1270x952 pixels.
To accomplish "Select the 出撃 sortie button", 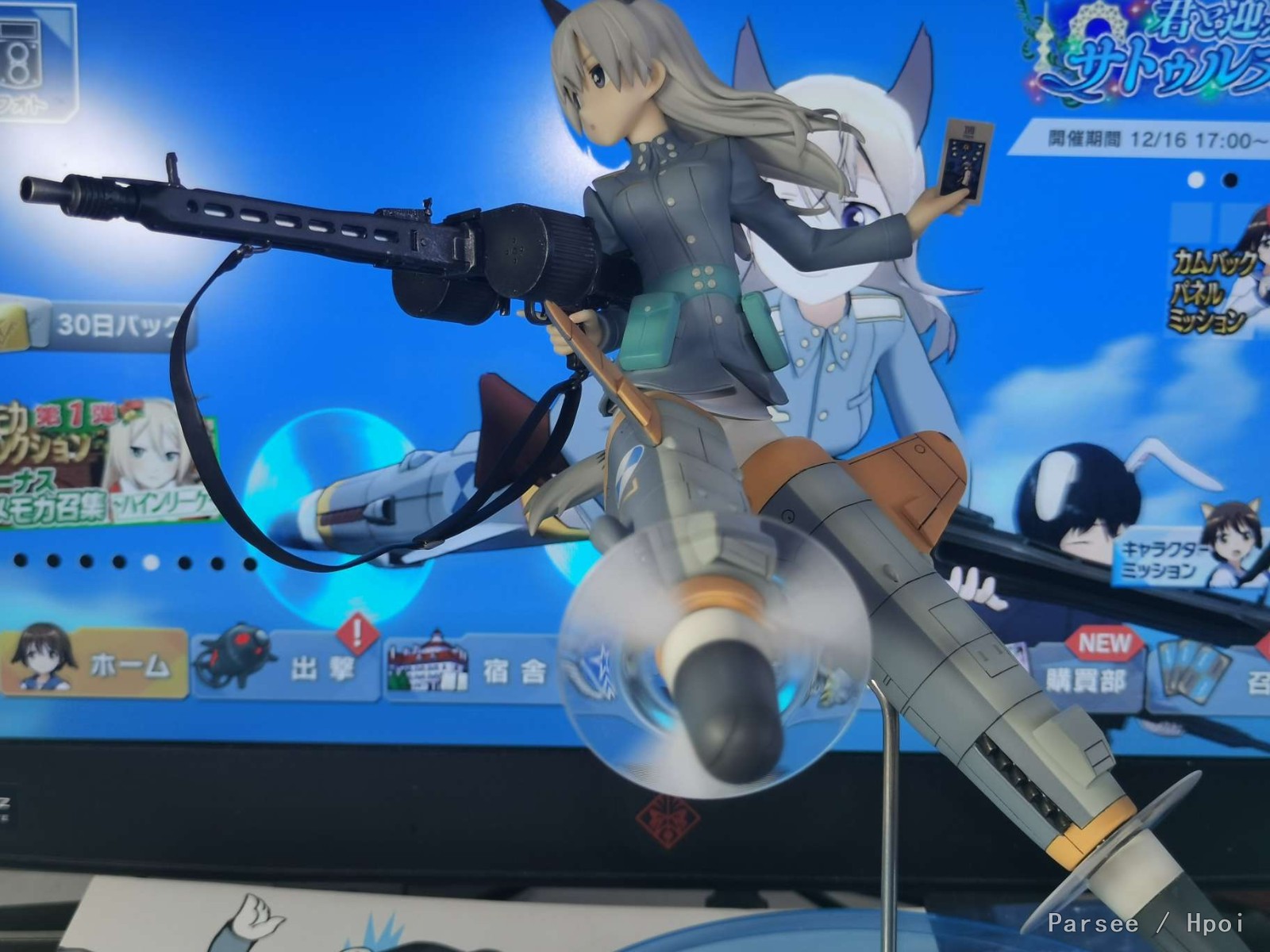I will click(x=286, y=666).
